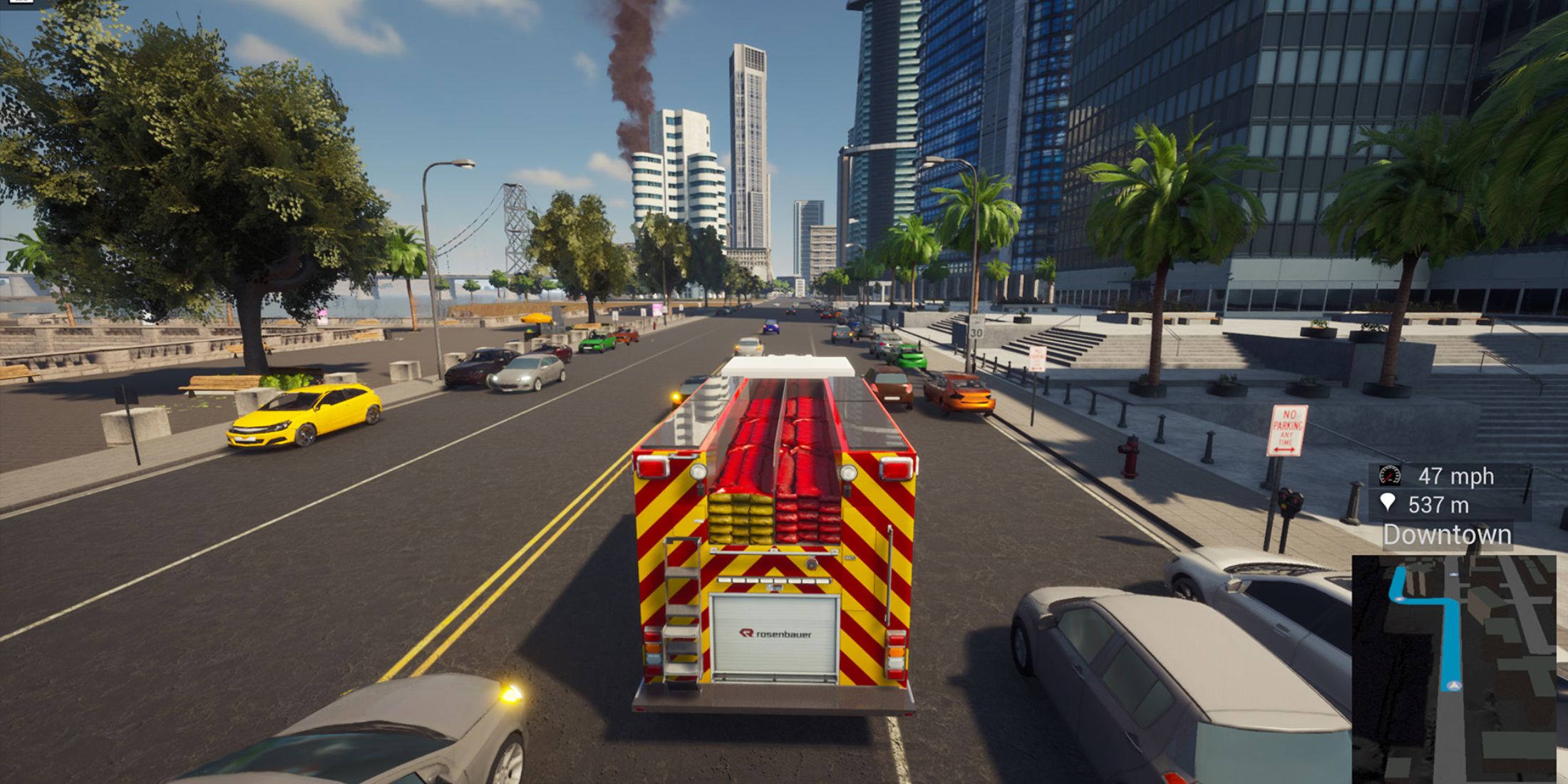This screenshot has width=1568, height=784.
Task: Click the upper waypoint marker on the minimap
Action: pos(1453,574)
